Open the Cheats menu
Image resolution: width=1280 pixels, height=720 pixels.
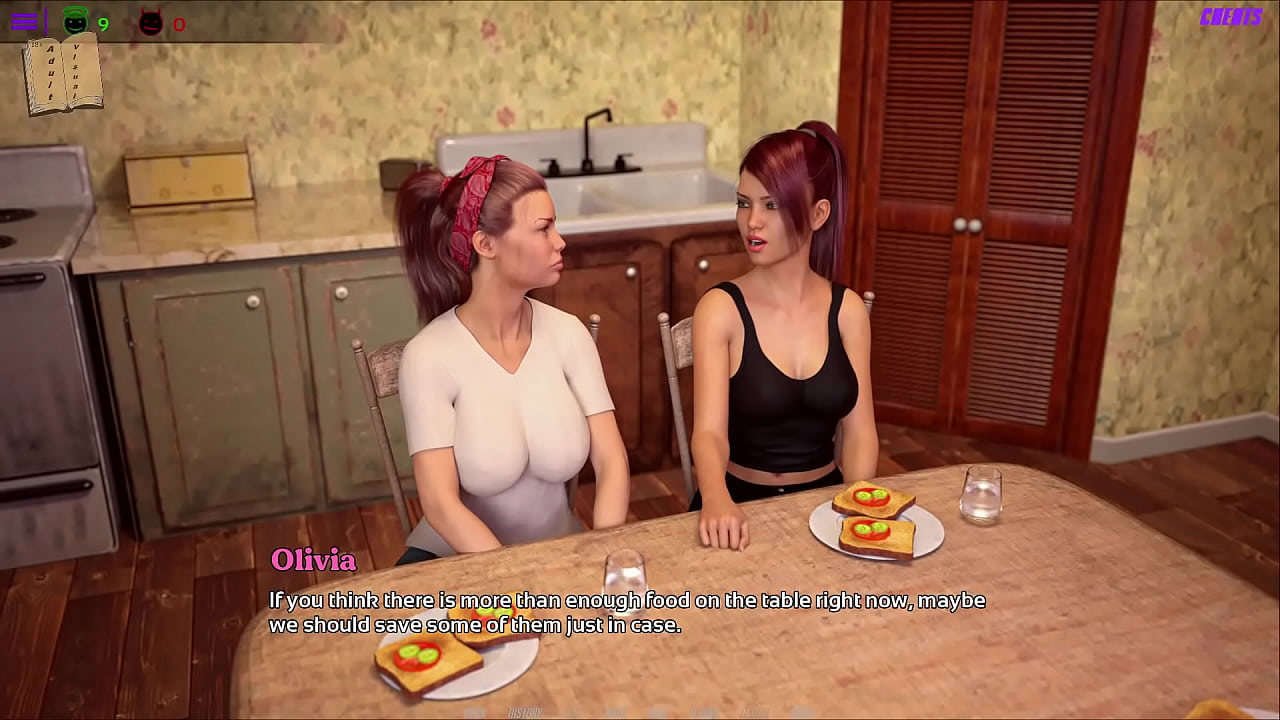coord(1230,17)
